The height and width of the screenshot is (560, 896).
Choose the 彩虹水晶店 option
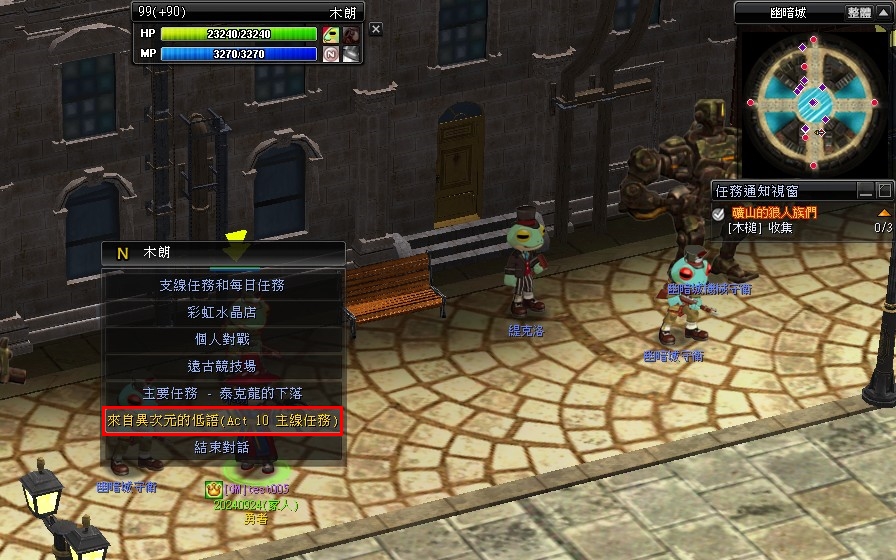coord(222,312)
